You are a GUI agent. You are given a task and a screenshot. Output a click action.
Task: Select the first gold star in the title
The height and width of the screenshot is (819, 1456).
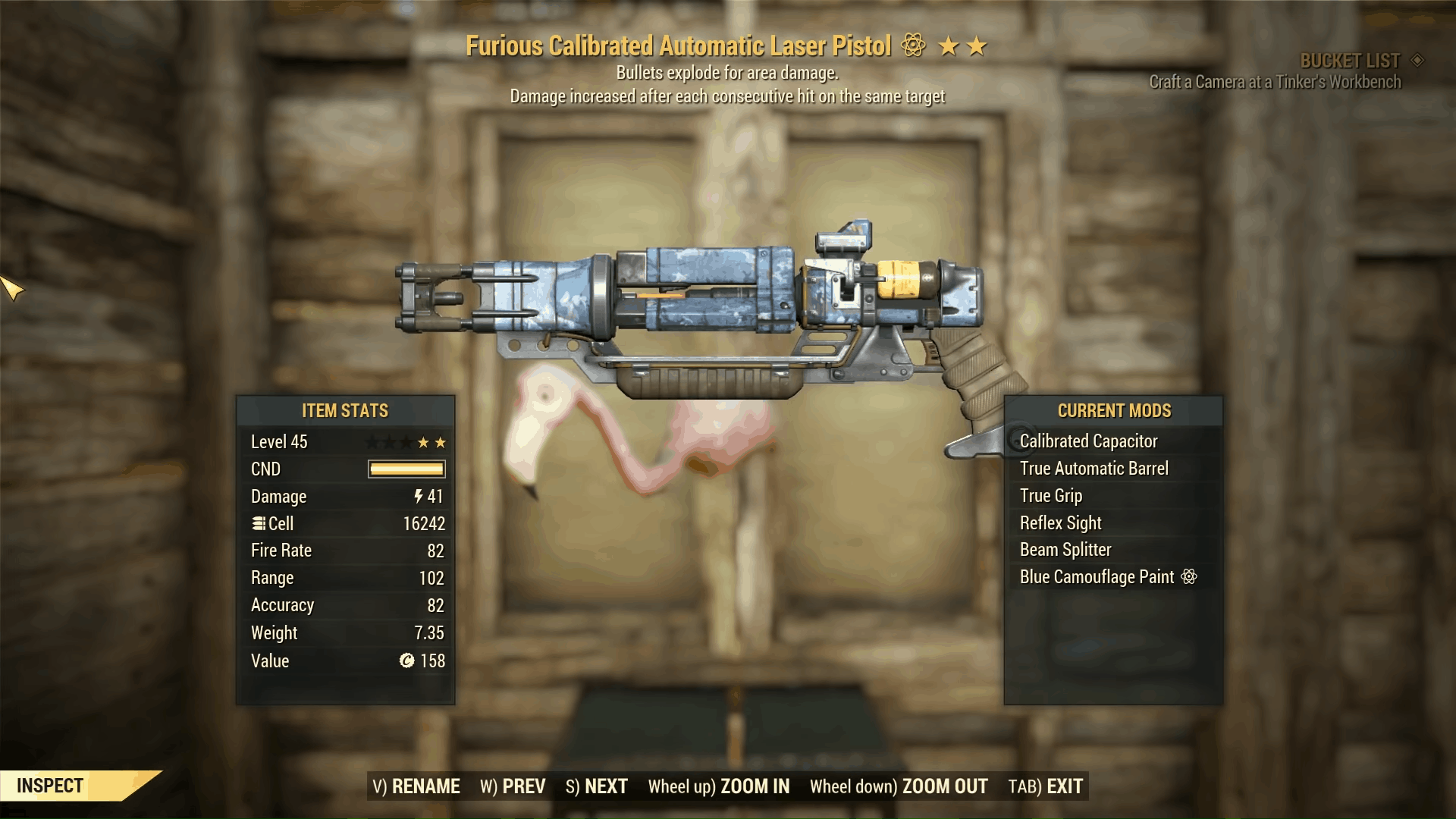point(949,45)
